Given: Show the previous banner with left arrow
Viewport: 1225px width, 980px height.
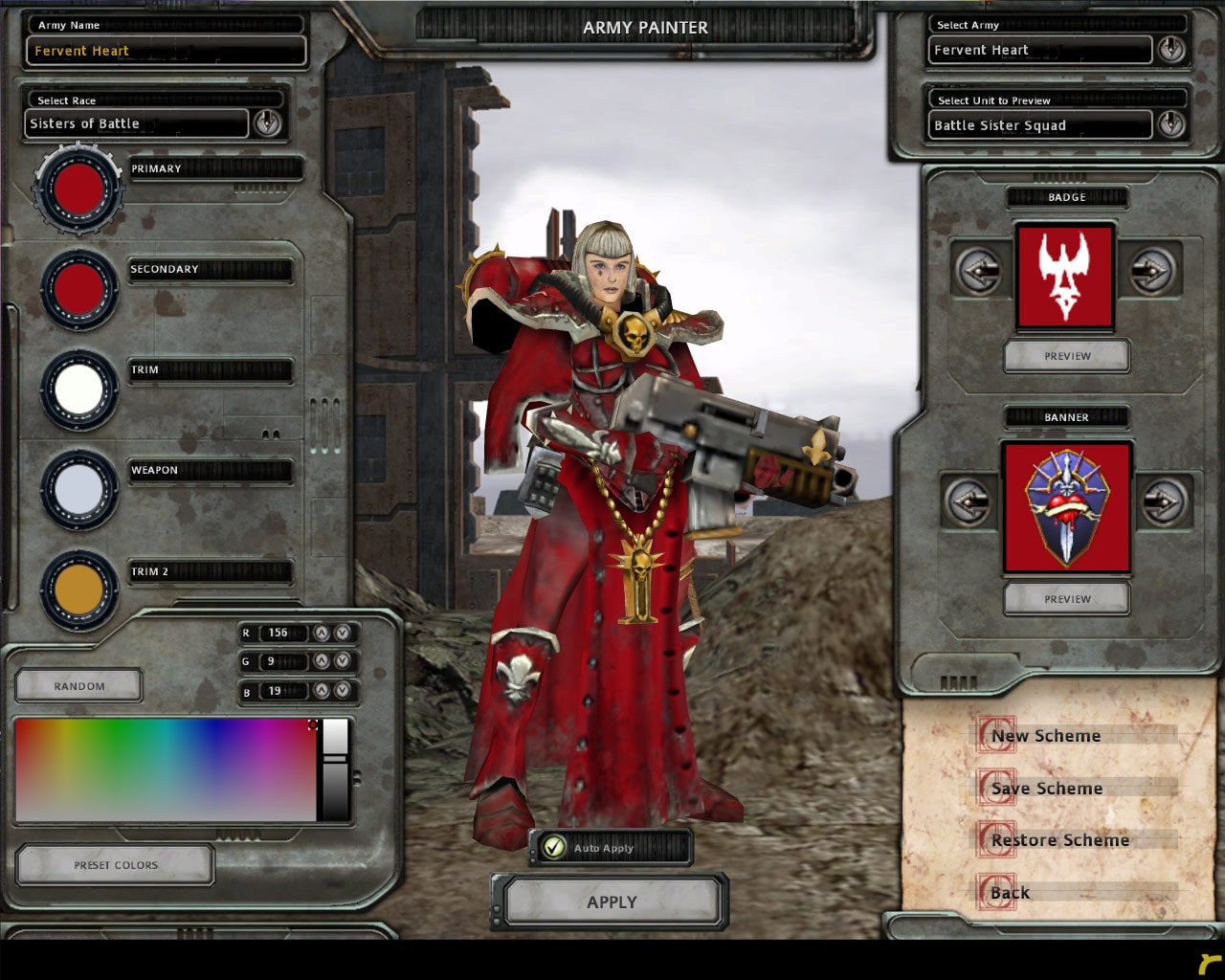Looking at the screenshot, I should click(x=969, y=501).
